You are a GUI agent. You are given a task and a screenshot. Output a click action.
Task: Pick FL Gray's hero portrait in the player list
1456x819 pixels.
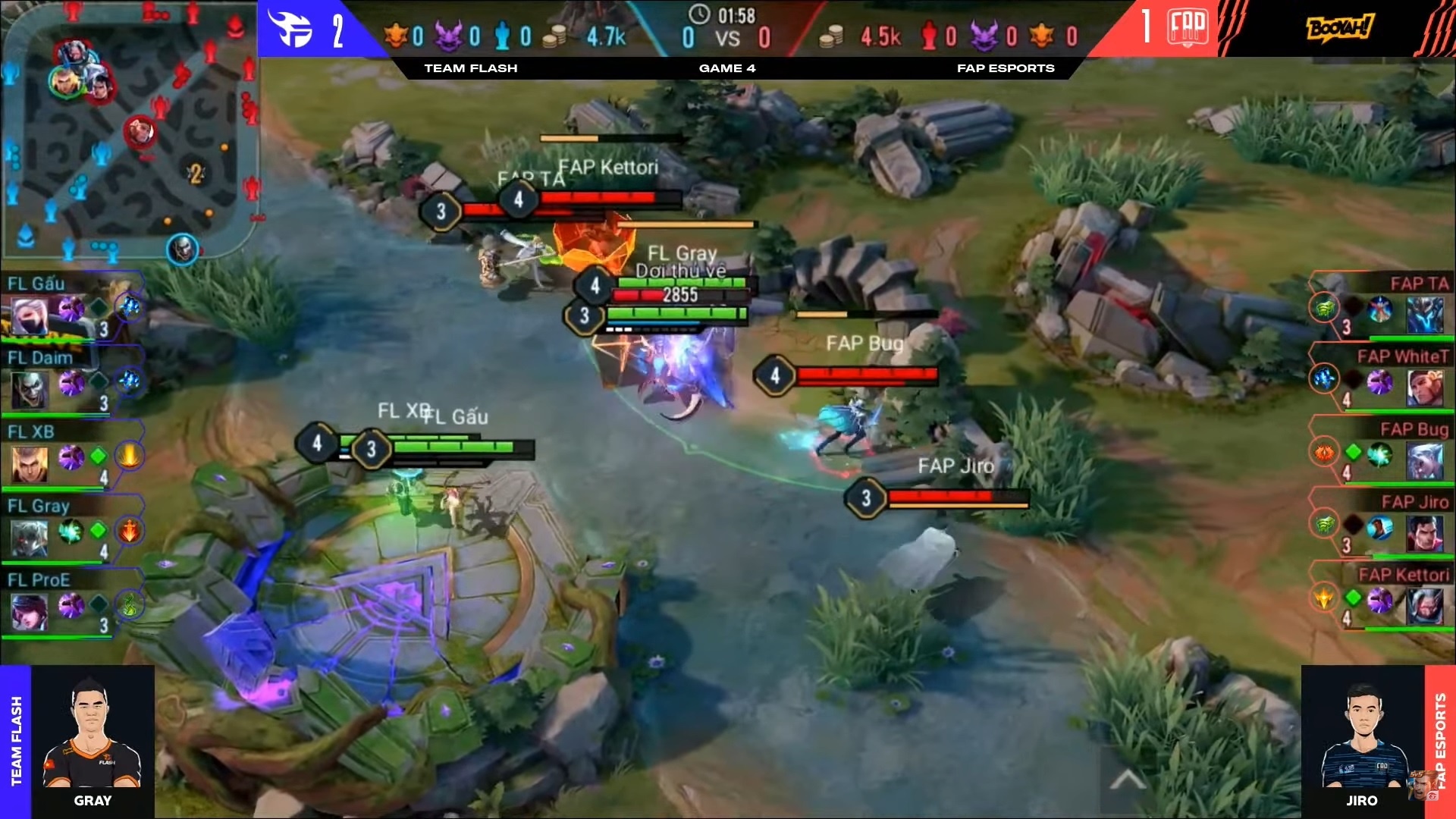(29, 537)
